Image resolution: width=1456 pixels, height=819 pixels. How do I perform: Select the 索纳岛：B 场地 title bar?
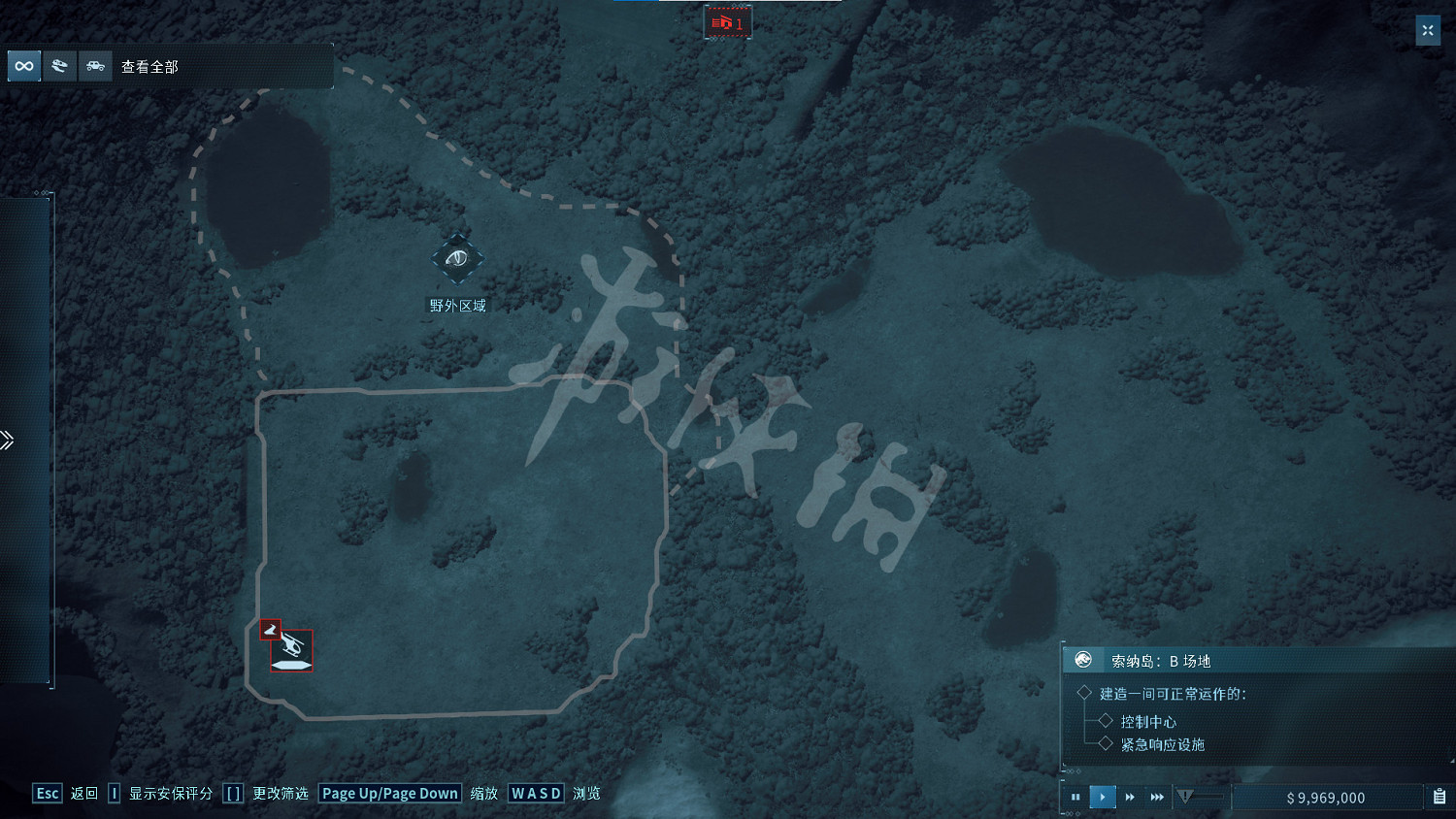[x=1165, y=660]
